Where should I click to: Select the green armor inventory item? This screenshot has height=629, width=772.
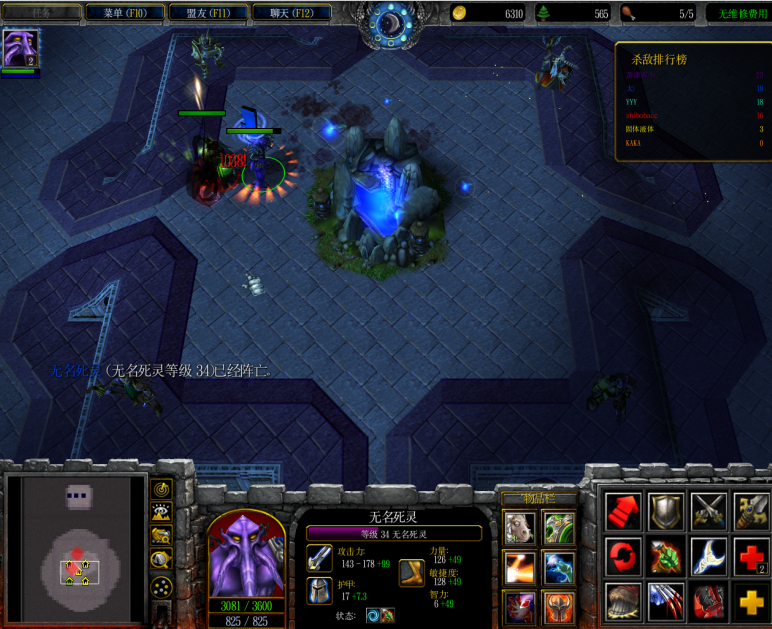coord(558,527)
